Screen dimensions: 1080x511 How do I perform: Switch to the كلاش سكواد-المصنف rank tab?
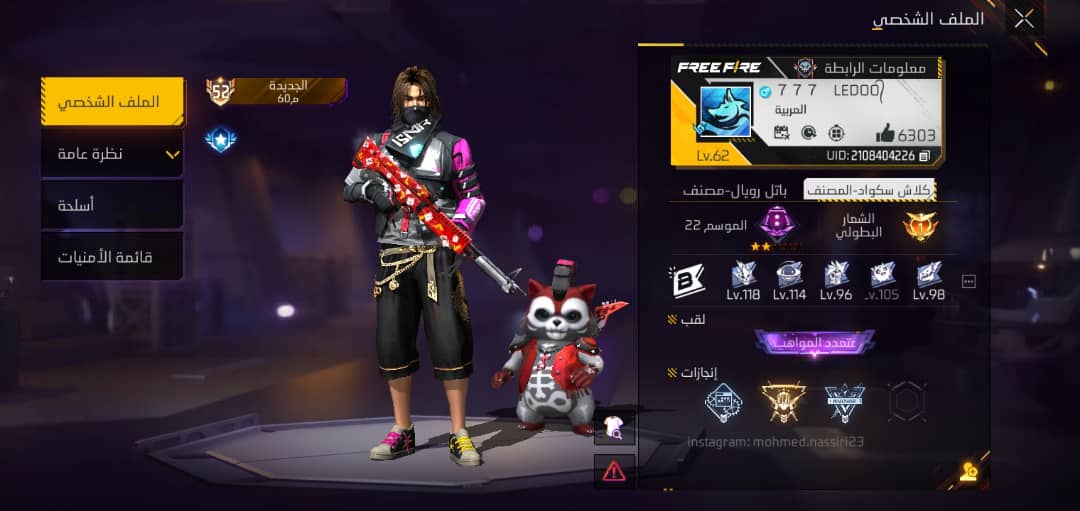pyautogui.click(x=882, y=190)
